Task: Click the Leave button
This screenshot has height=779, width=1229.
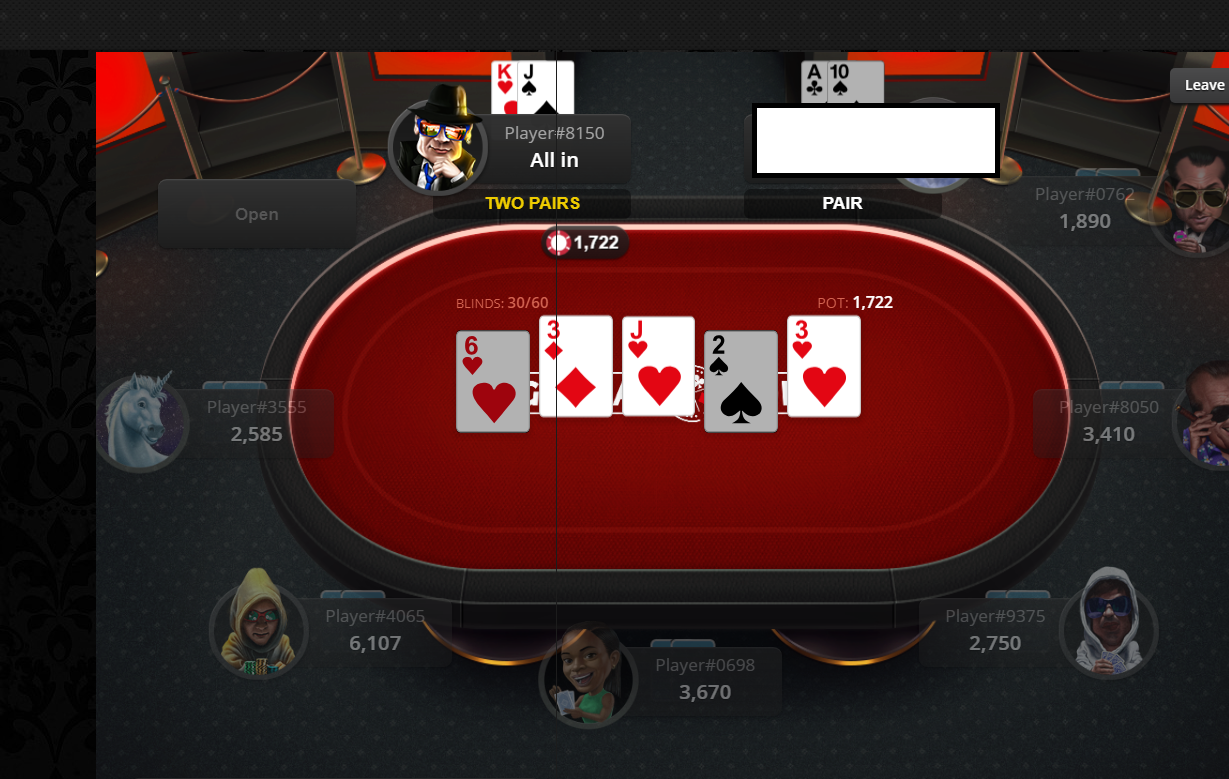Action: [1203, 85]
